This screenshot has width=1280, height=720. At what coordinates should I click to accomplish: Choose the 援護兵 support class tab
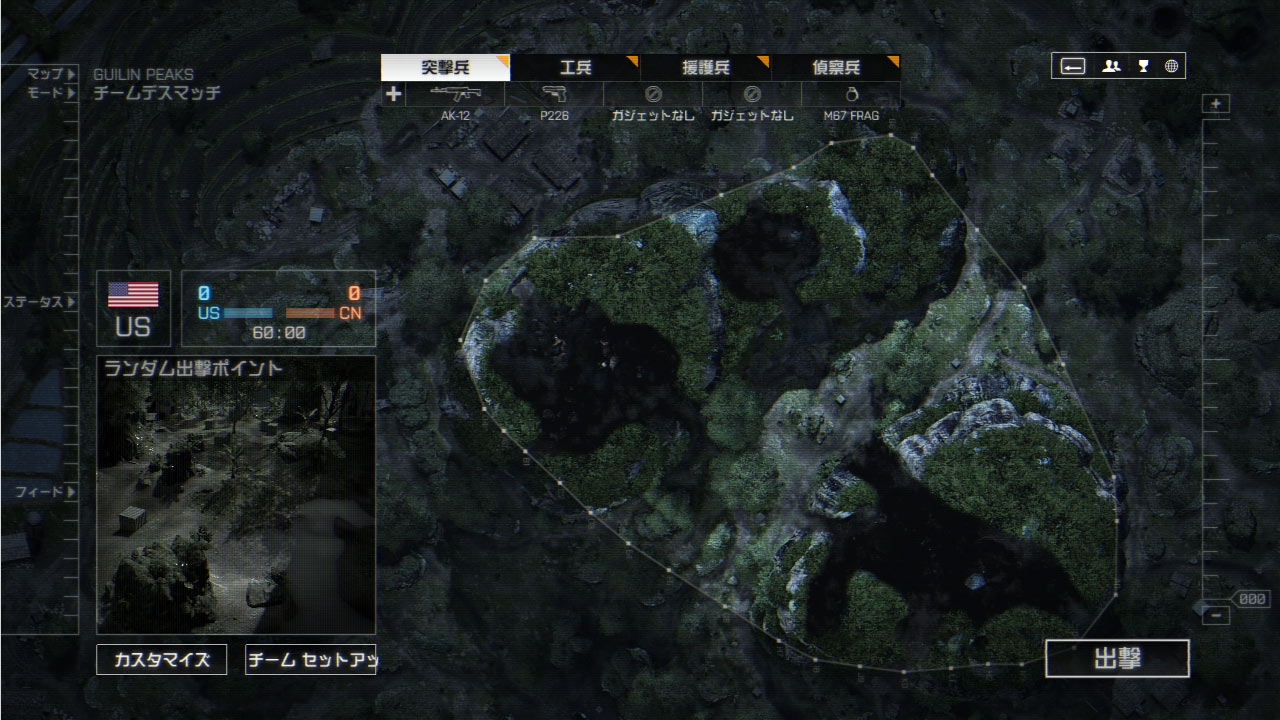tap(705, 68)
